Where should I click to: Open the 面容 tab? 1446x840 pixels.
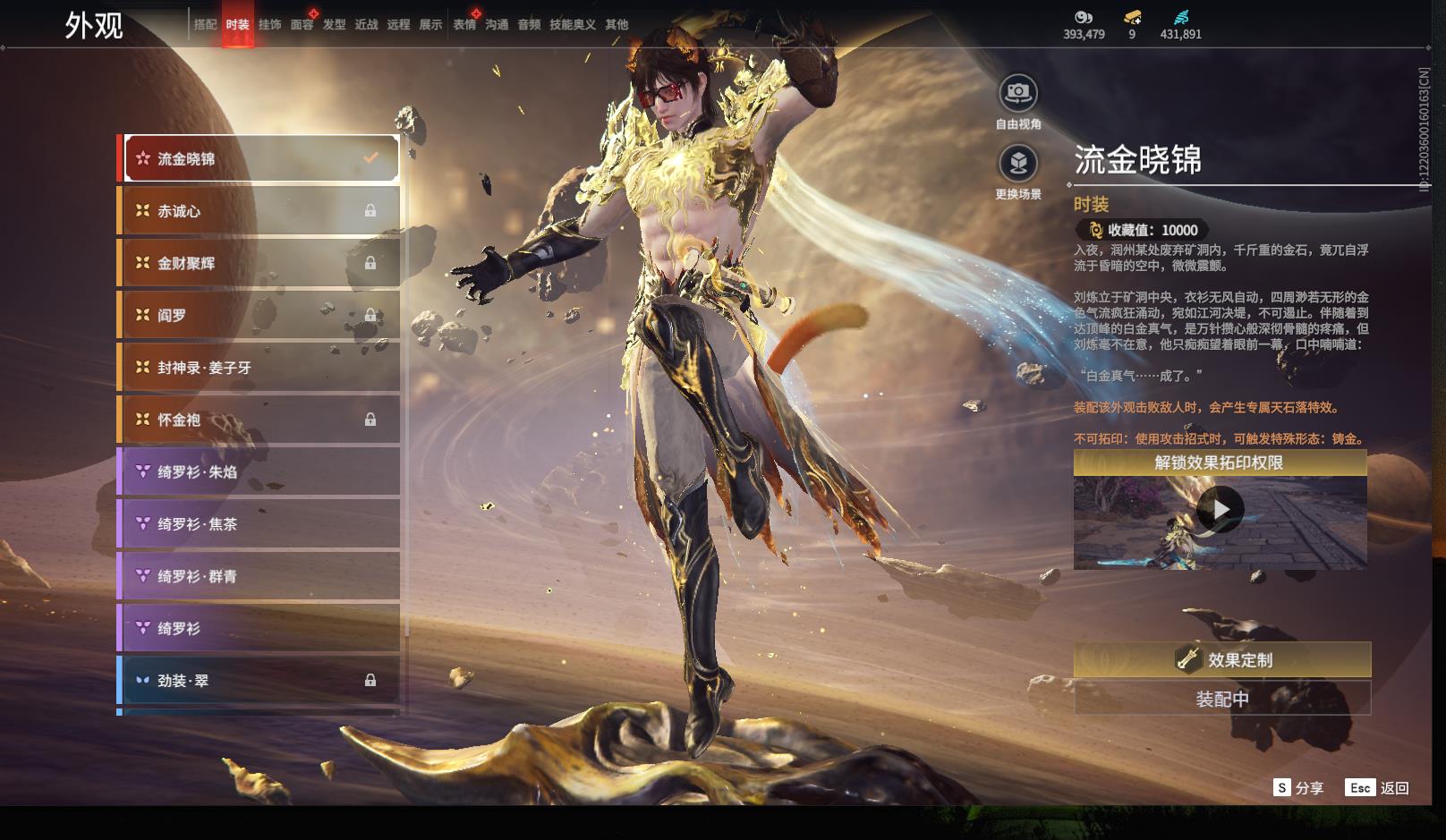[302, 25]
